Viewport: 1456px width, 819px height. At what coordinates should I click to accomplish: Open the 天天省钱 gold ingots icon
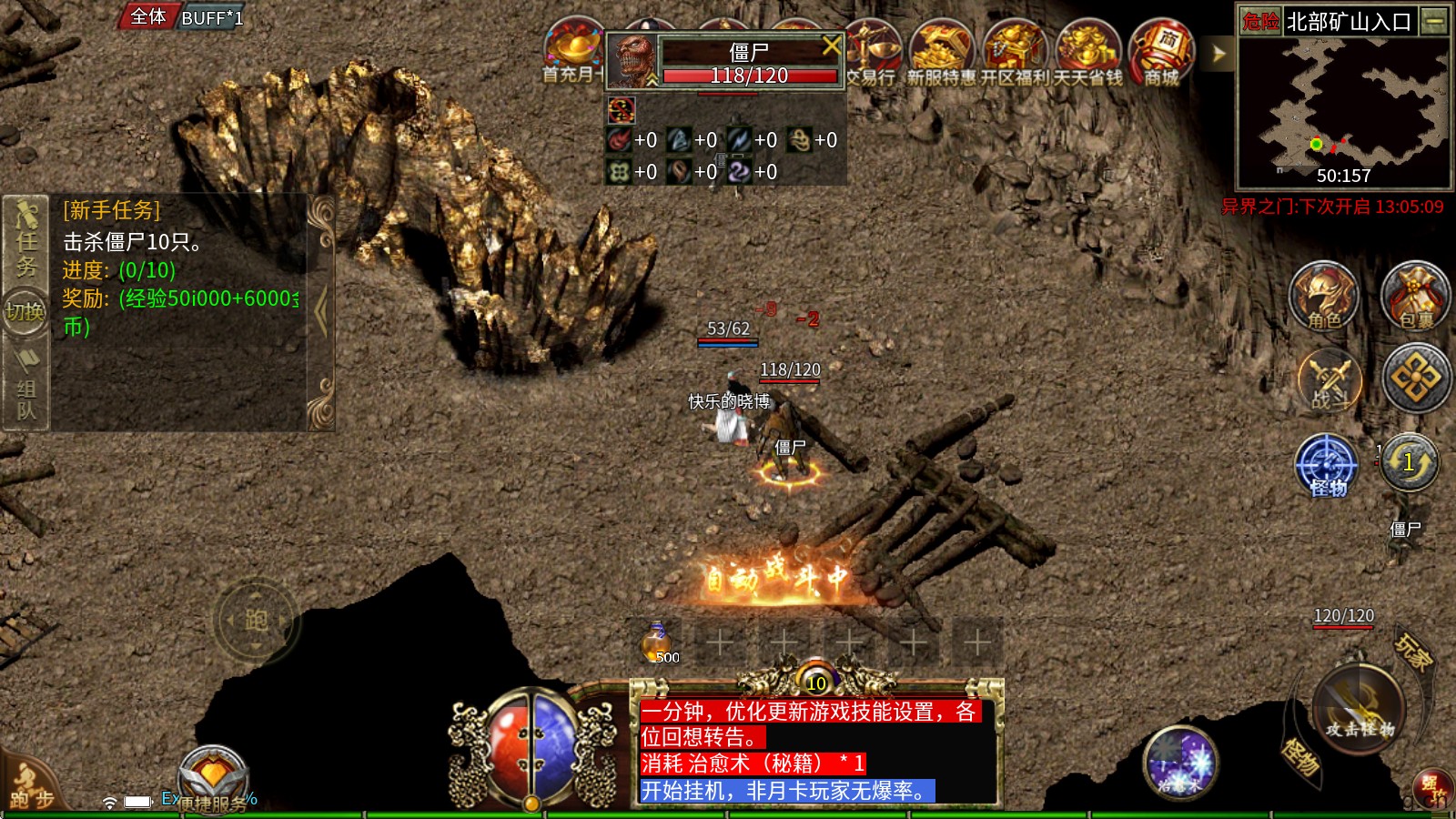1087,53
